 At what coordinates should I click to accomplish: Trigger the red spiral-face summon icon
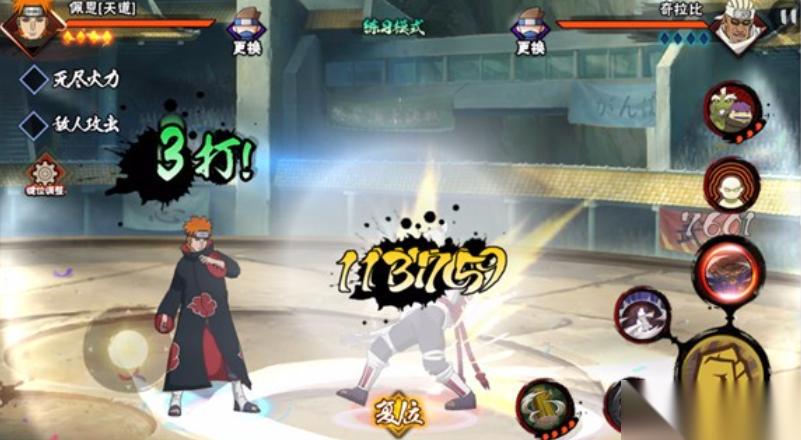(731, 184)
